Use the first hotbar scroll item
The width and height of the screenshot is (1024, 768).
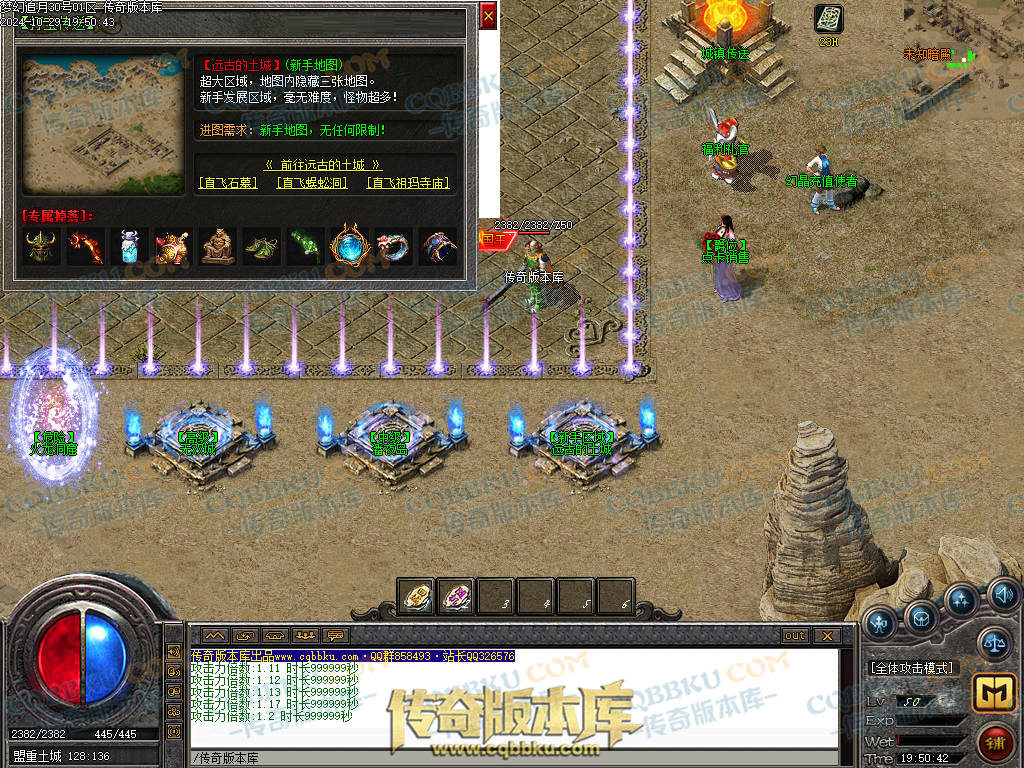point(416,597)
